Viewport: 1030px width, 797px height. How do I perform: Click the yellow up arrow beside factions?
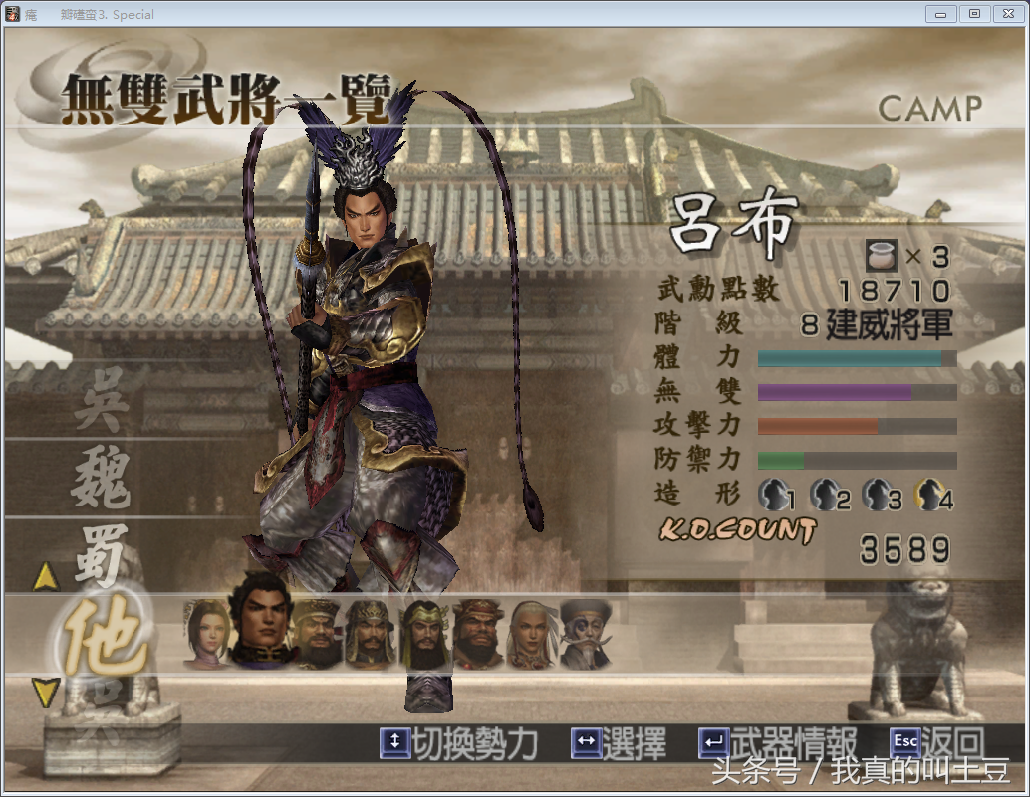47,577
